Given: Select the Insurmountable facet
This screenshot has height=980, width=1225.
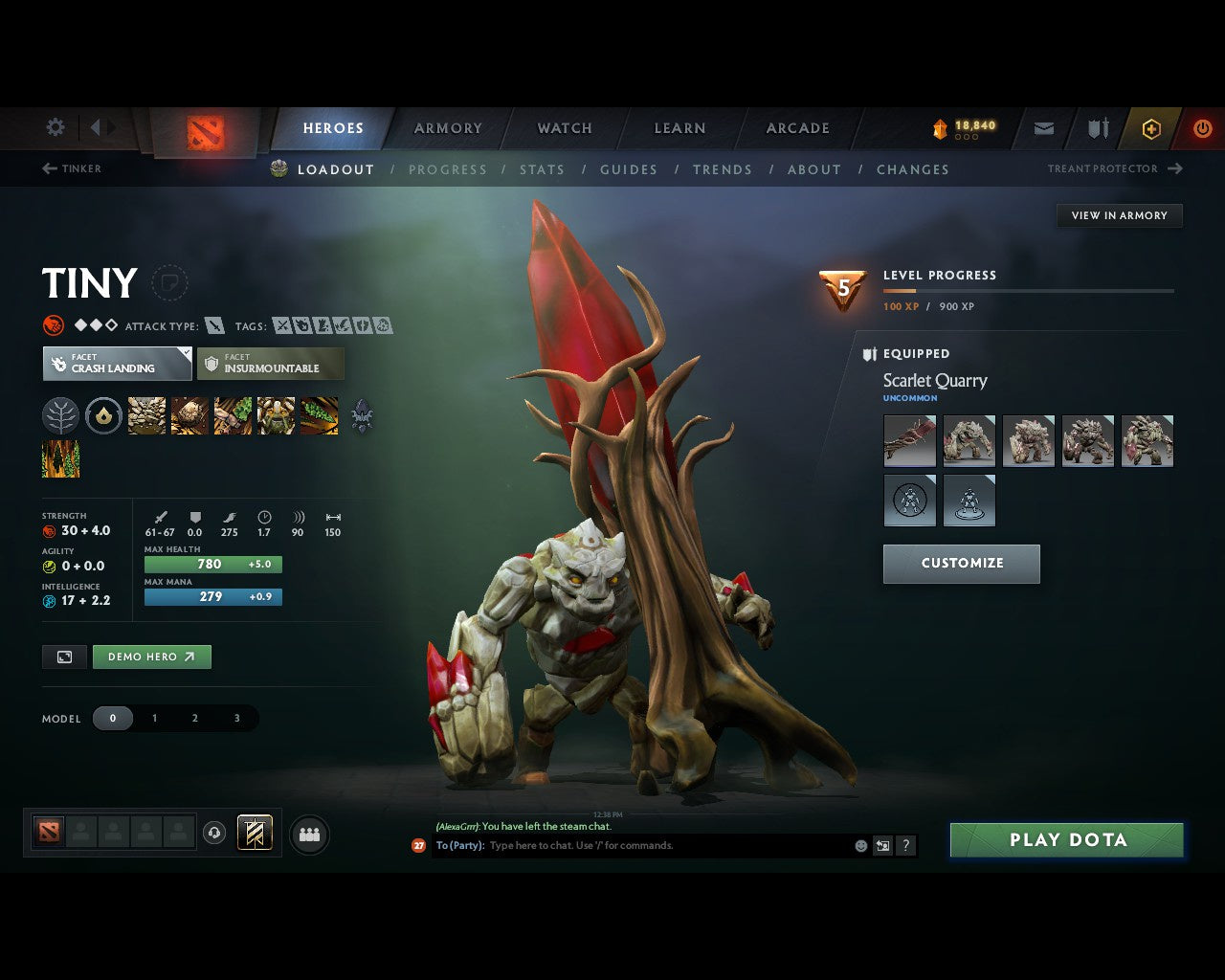Looking at the screenshot, I should 270,364.
